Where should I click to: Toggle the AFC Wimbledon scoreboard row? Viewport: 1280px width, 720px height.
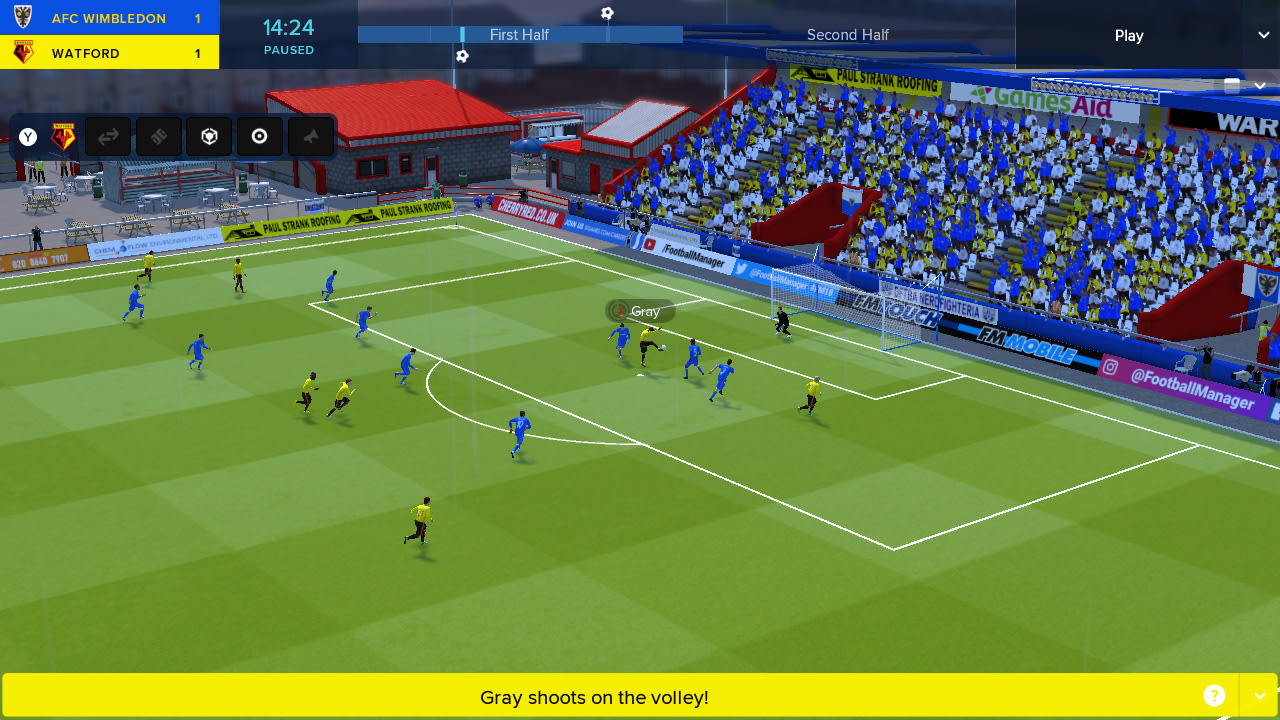tap(110, 17)
